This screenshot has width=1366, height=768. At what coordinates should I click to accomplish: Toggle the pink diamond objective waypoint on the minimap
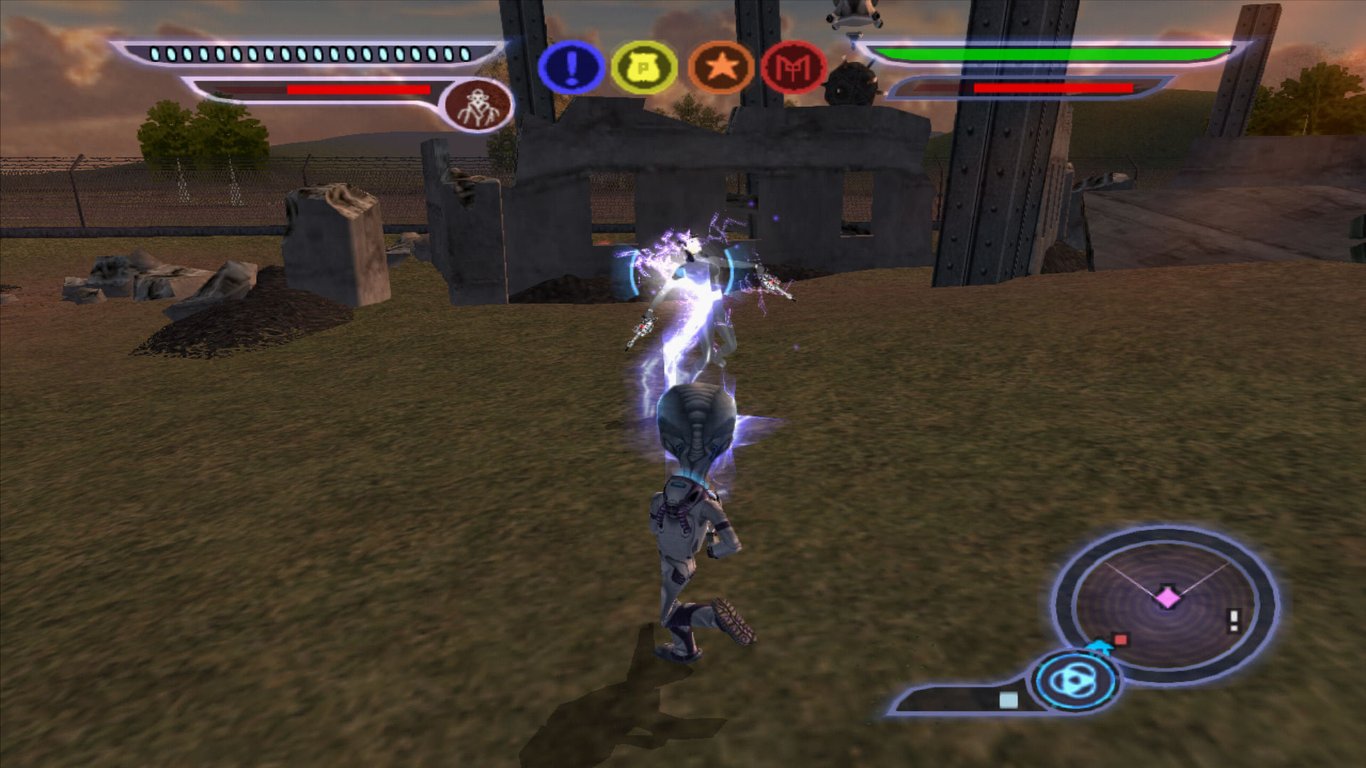pos(1167,594)
